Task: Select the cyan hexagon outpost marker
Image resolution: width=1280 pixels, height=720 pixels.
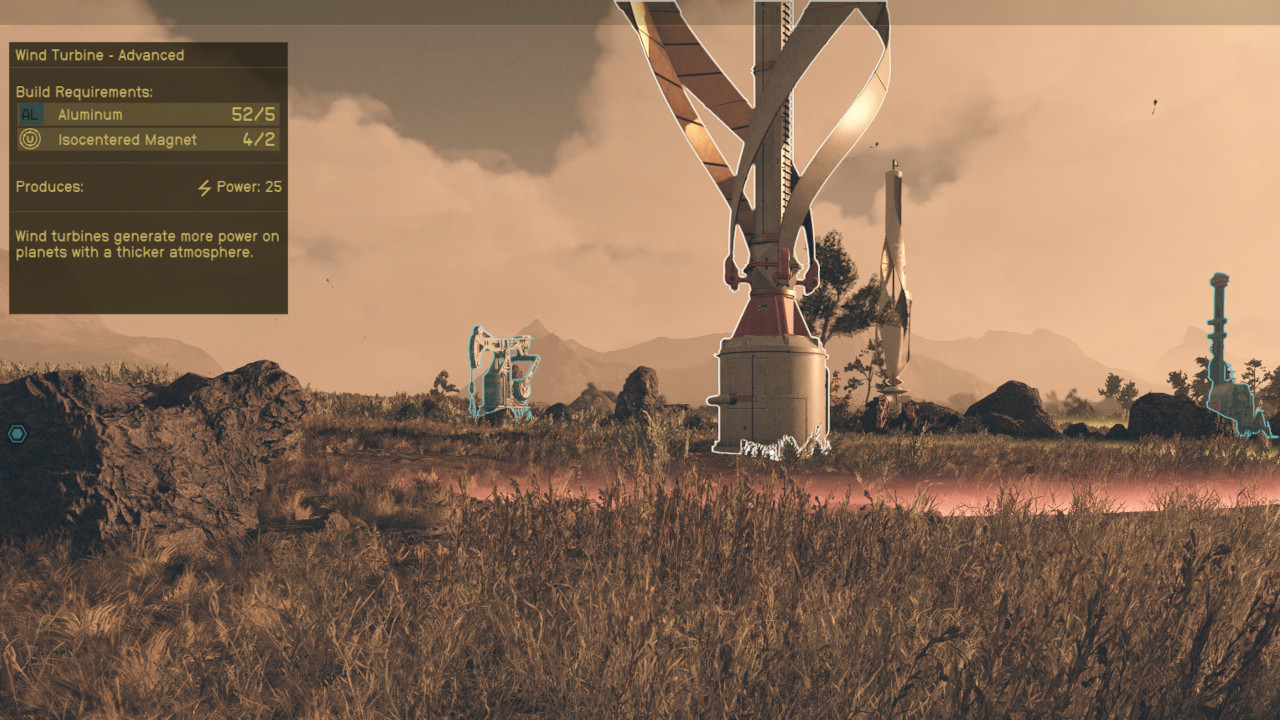Action: pos(18,434)
